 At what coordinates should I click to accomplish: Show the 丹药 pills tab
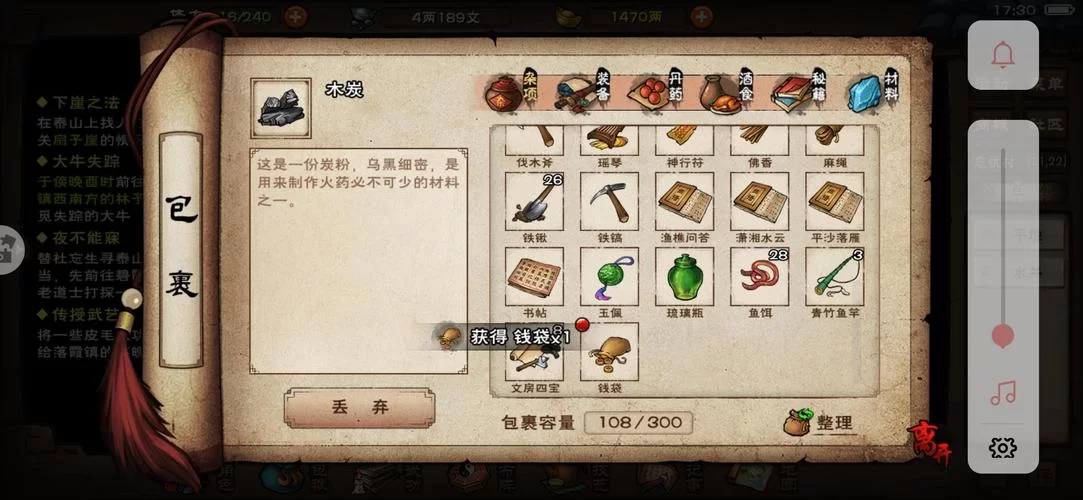pyautogui.click(x=655, y=93)
